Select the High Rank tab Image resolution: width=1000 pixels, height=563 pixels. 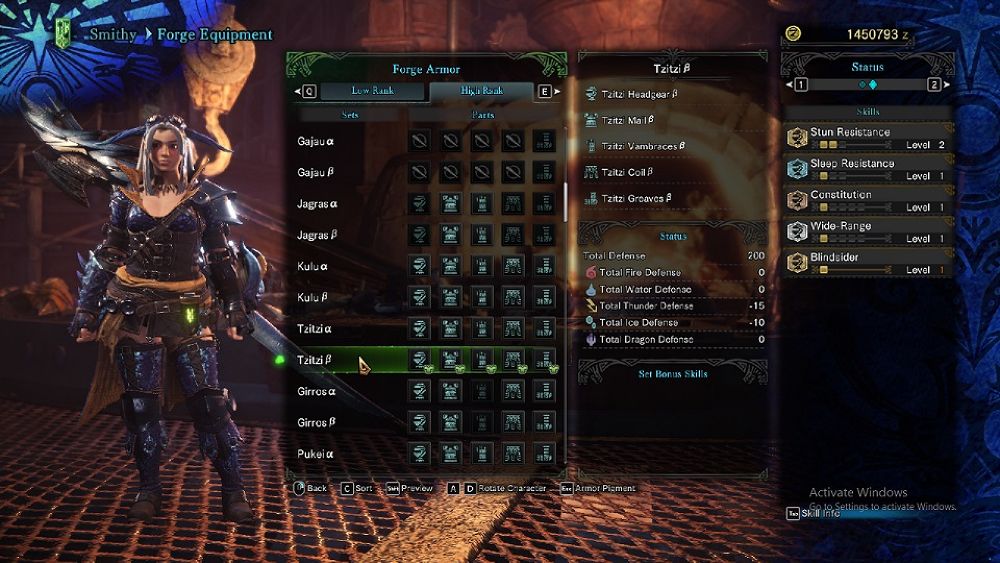tap(482, 91)
